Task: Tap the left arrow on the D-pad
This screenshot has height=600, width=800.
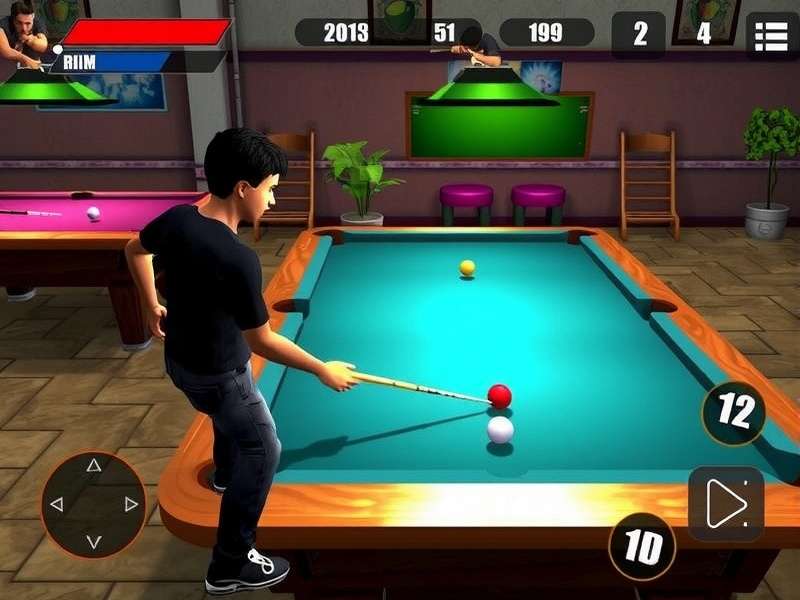Action: (56, 504)
